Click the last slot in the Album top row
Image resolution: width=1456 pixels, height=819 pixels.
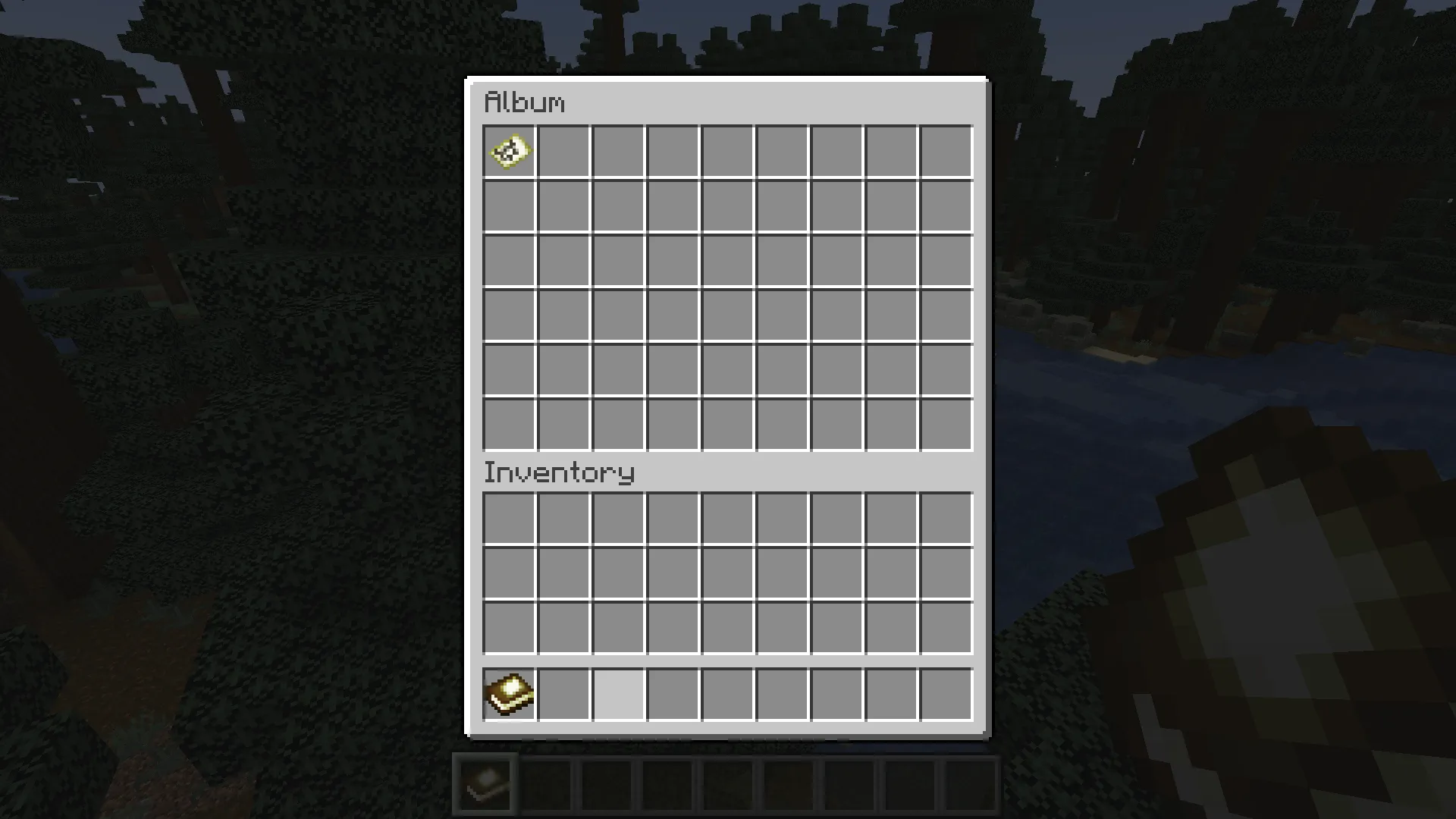click(946, 152)
